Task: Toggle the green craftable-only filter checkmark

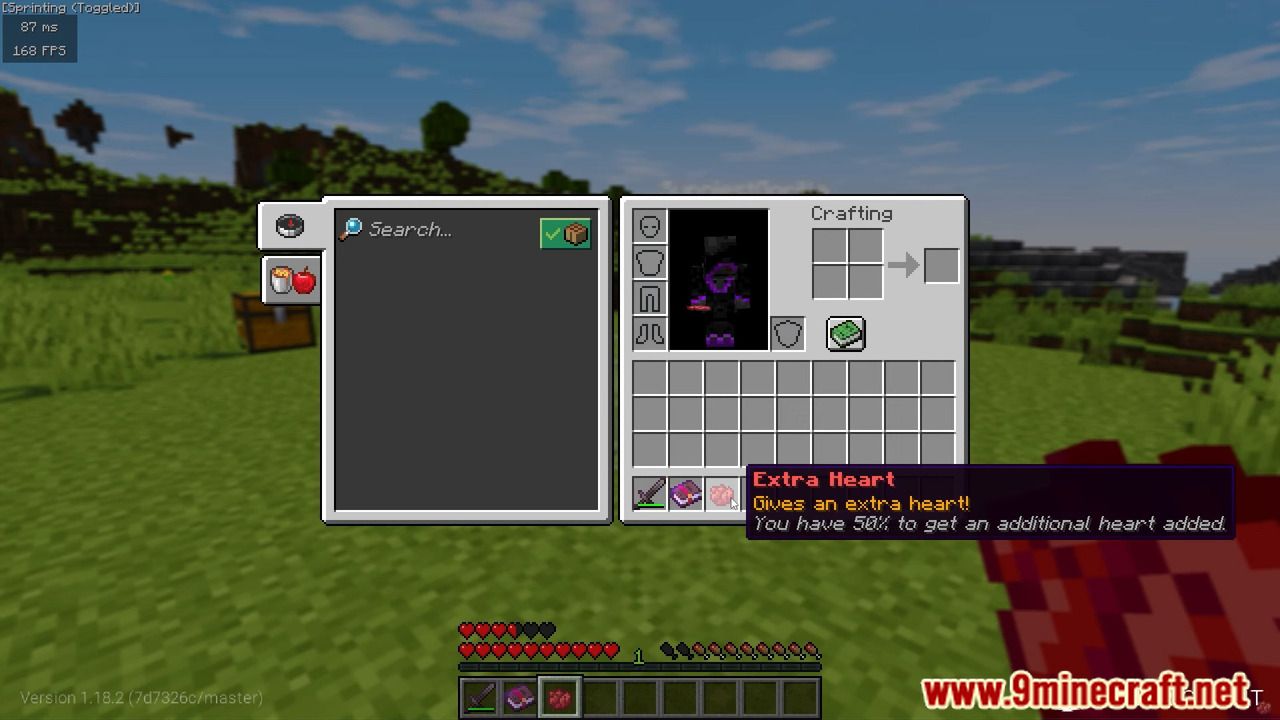Action: (566, 231)
